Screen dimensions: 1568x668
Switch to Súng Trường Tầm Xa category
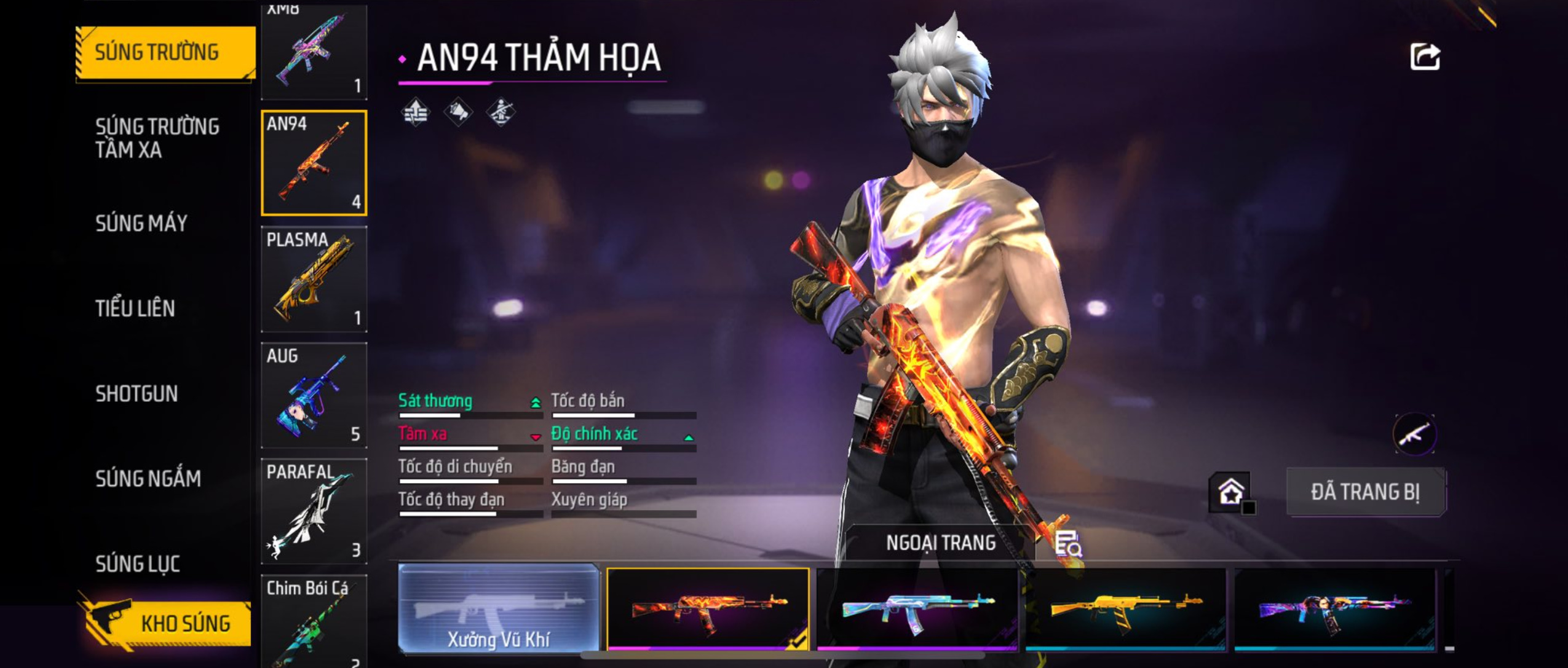pos(157,138)
